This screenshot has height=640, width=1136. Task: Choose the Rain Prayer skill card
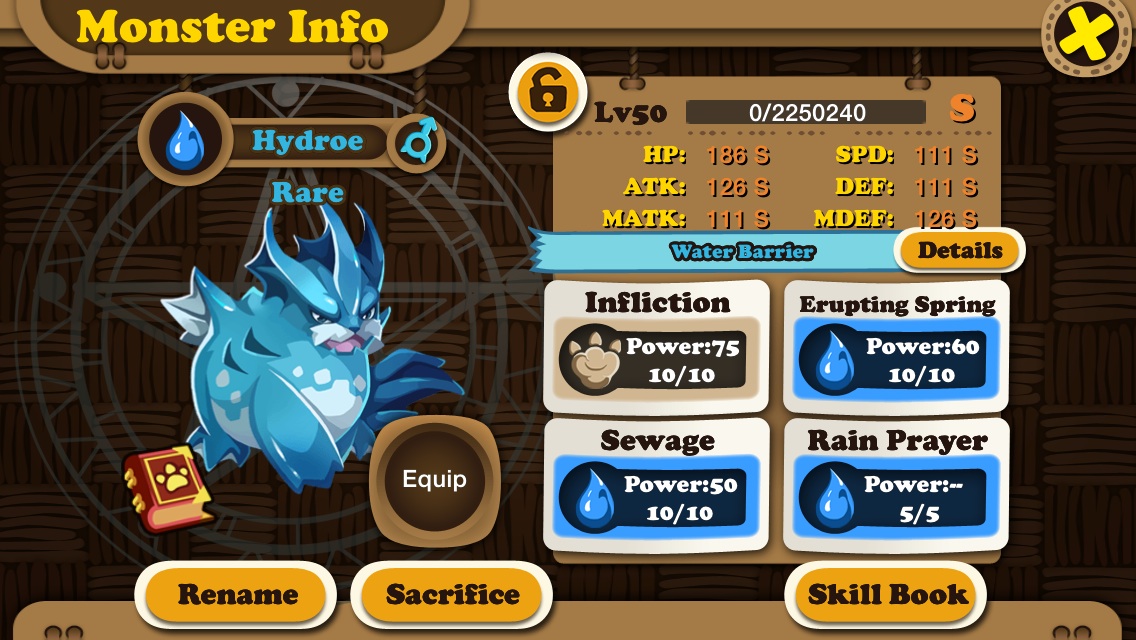click(x=896, y=485)
